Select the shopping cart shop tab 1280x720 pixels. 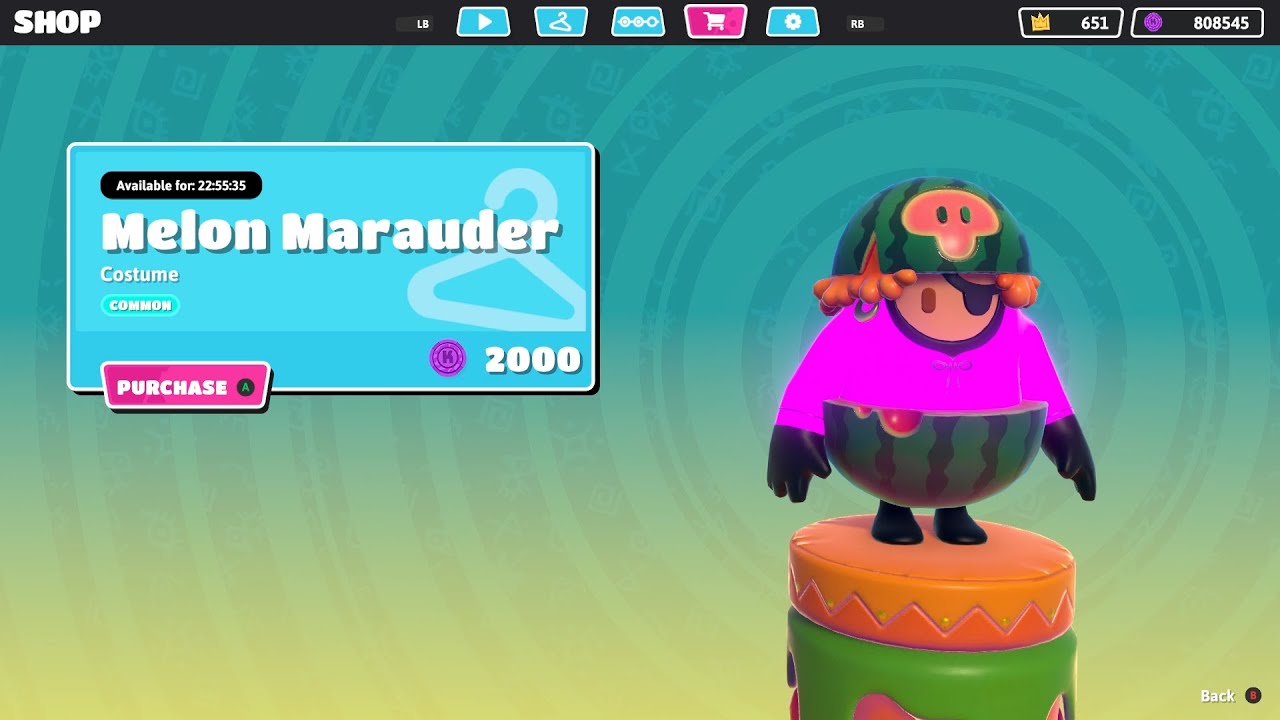715,22
